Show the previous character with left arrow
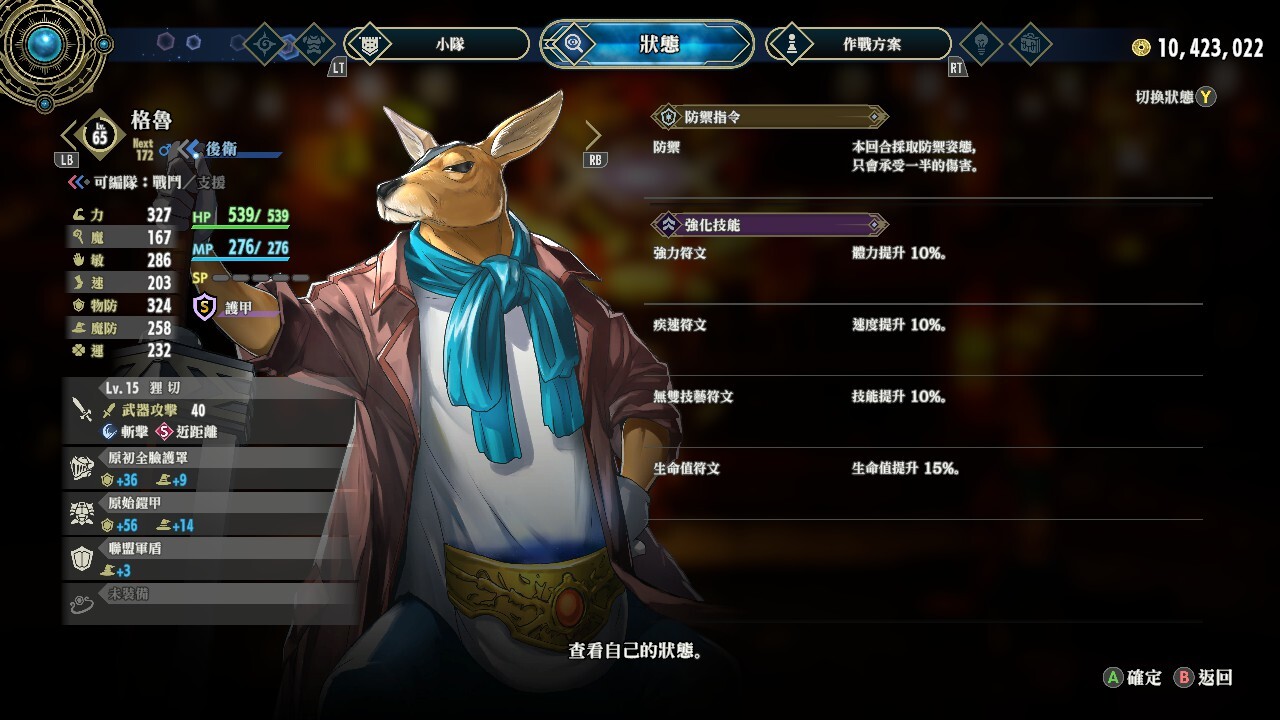1280x720 pixels. [69, 135]
